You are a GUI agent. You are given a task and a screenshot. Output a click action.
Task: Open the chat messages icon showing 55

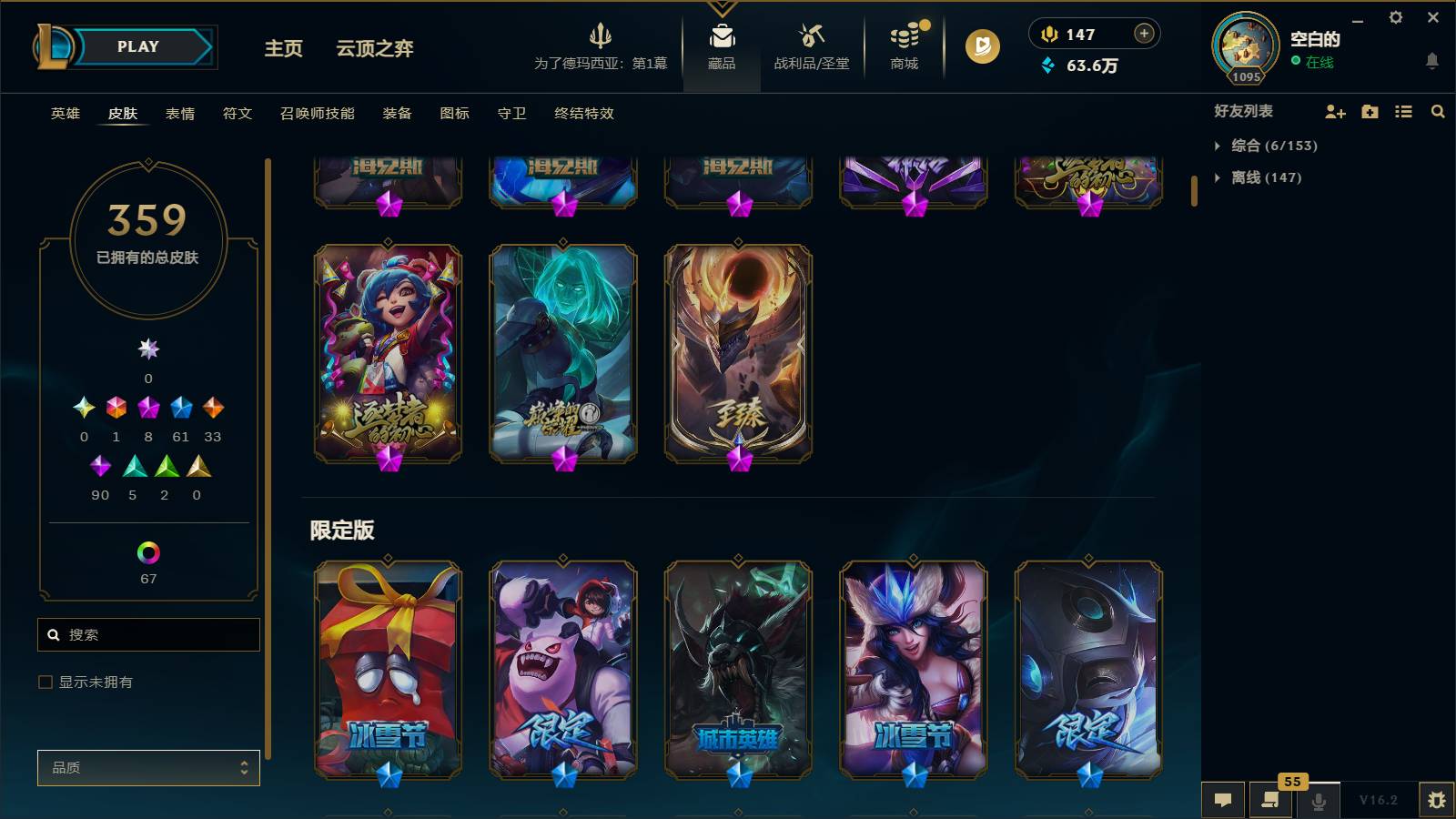1270,801
